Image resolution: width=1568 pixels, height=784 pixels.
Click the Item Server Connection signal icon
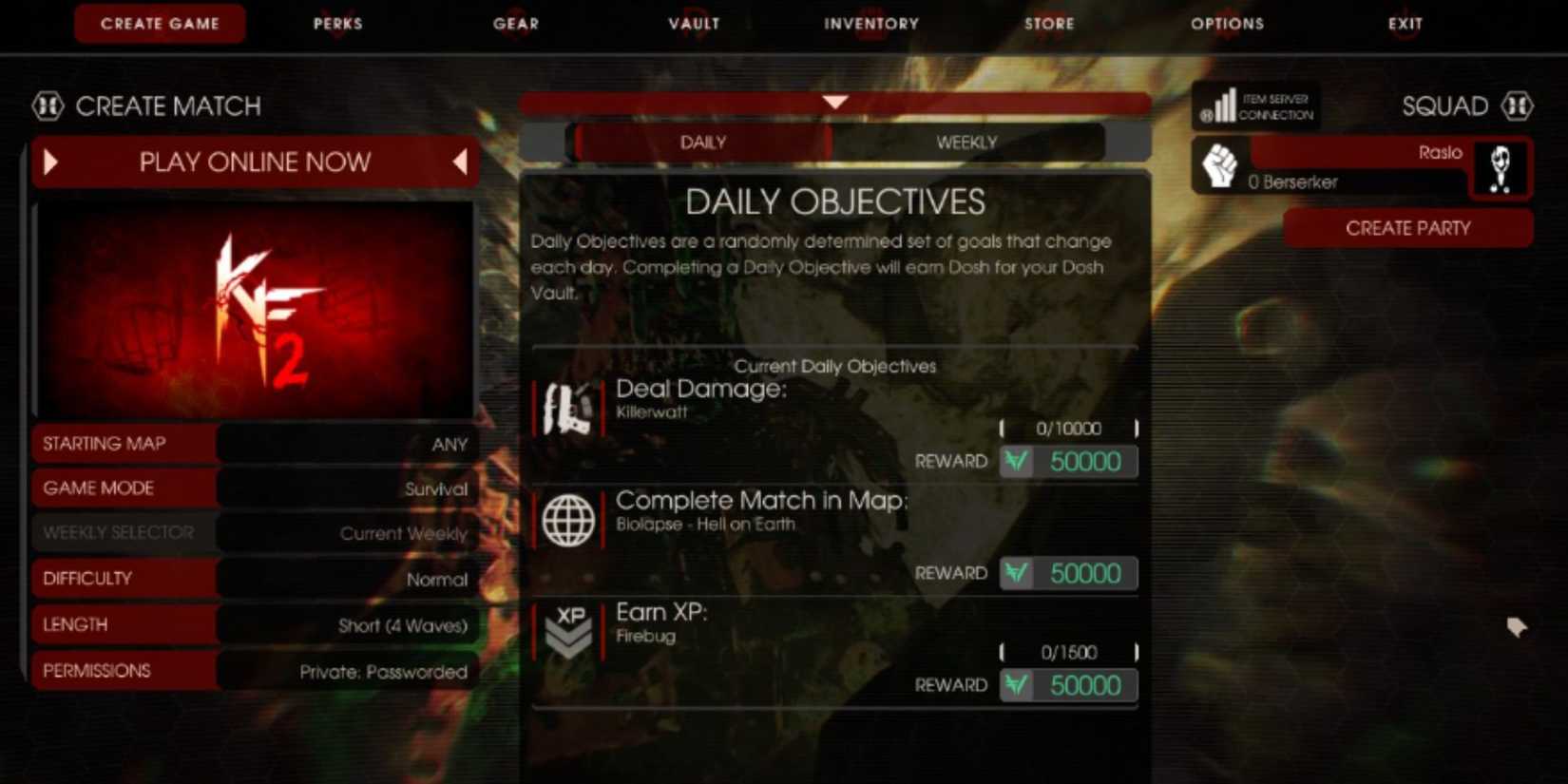1224,105
